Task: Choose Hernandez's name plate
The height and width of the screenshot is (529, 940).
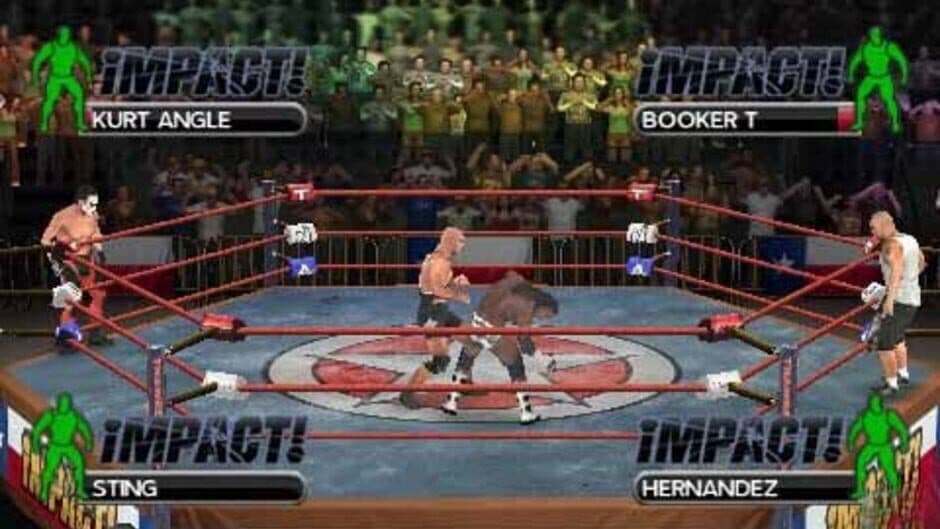Action: pos(745,488)
